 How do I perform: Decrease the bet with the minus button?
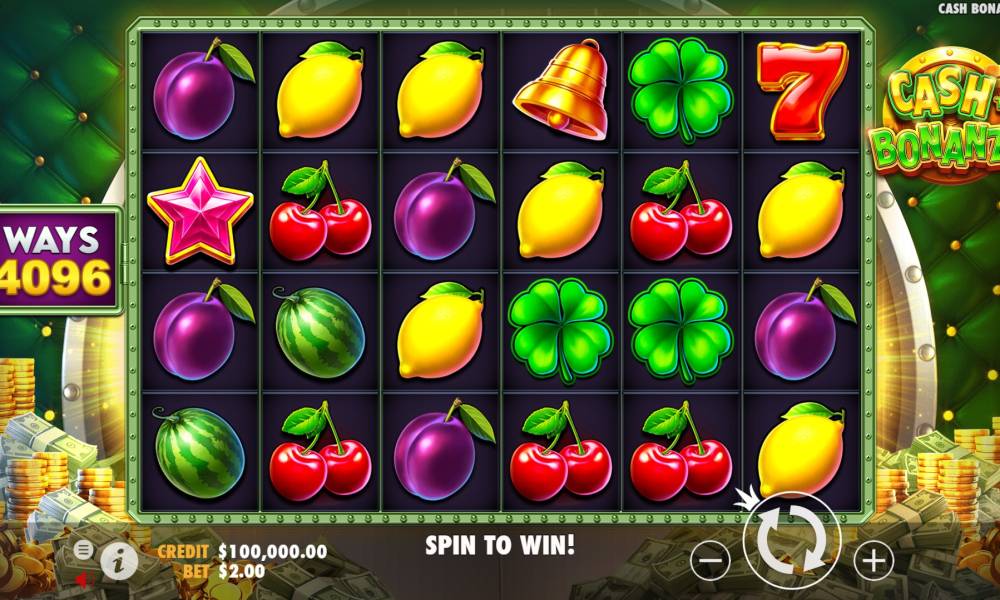pos(709,561)
